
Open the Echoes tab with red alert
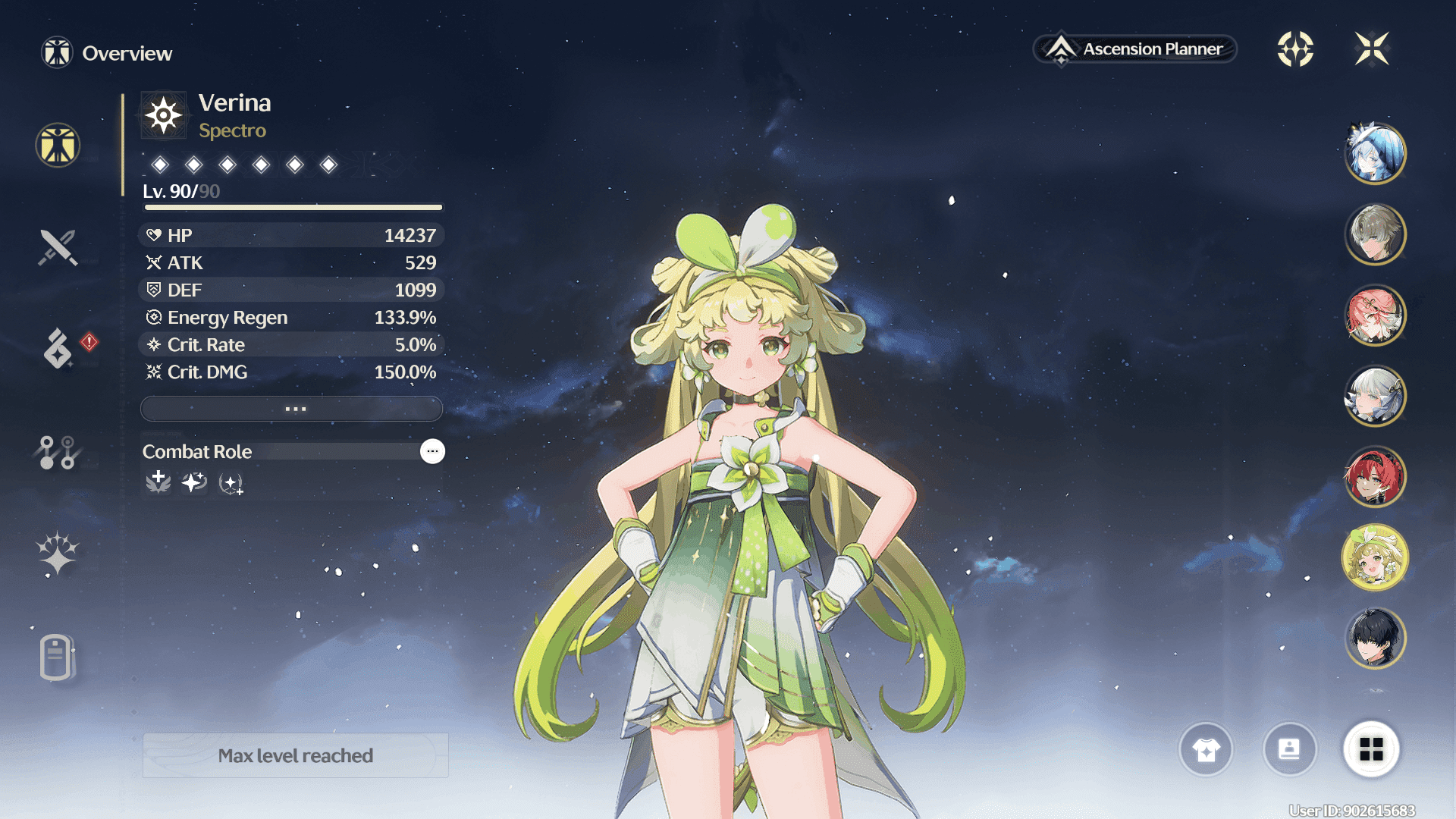pos(58,349)
